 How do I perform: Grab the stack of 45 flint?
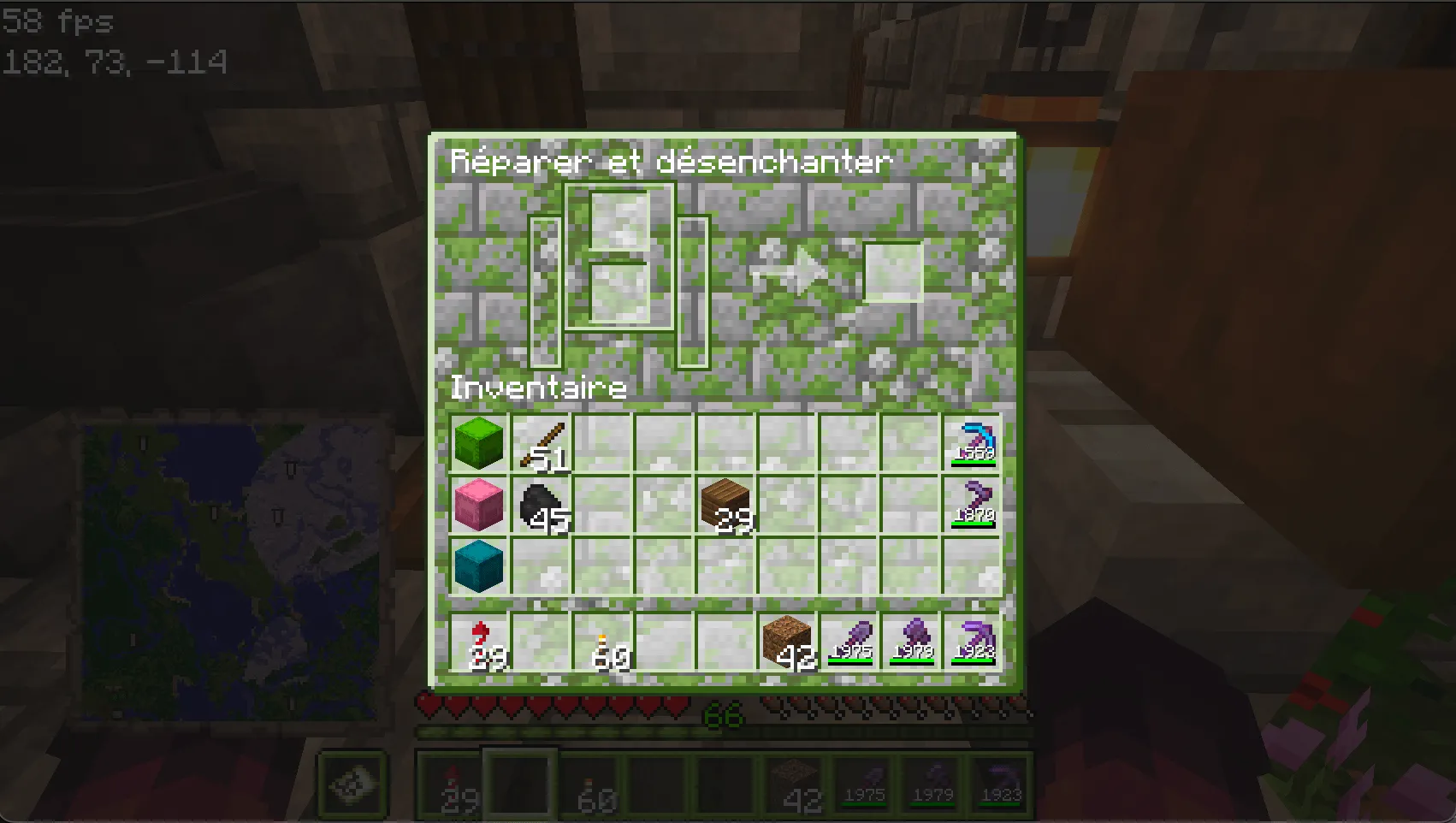tap(541, 505)
